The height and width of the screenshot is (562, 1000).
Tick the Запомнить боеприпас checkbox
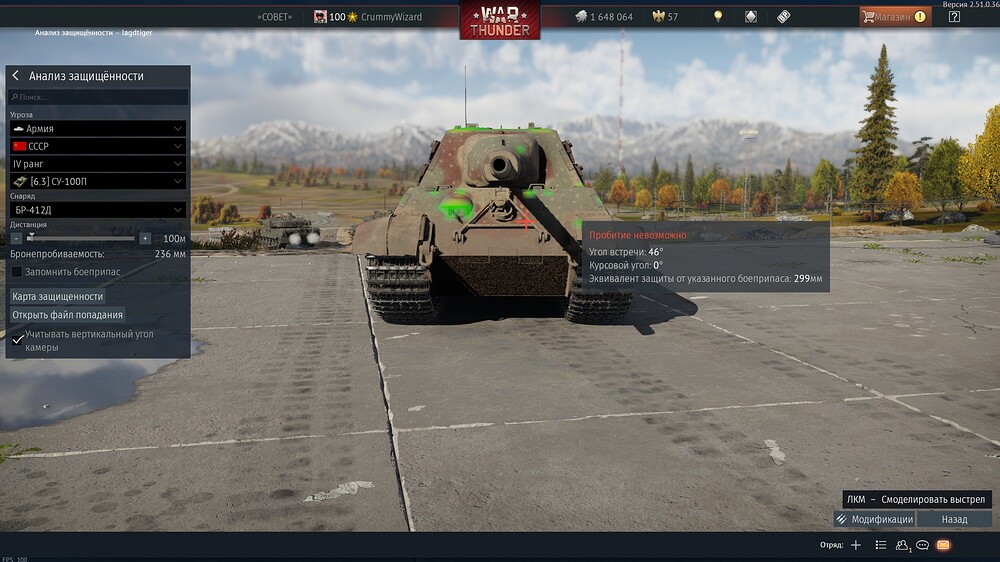click(x=17, y=271)
